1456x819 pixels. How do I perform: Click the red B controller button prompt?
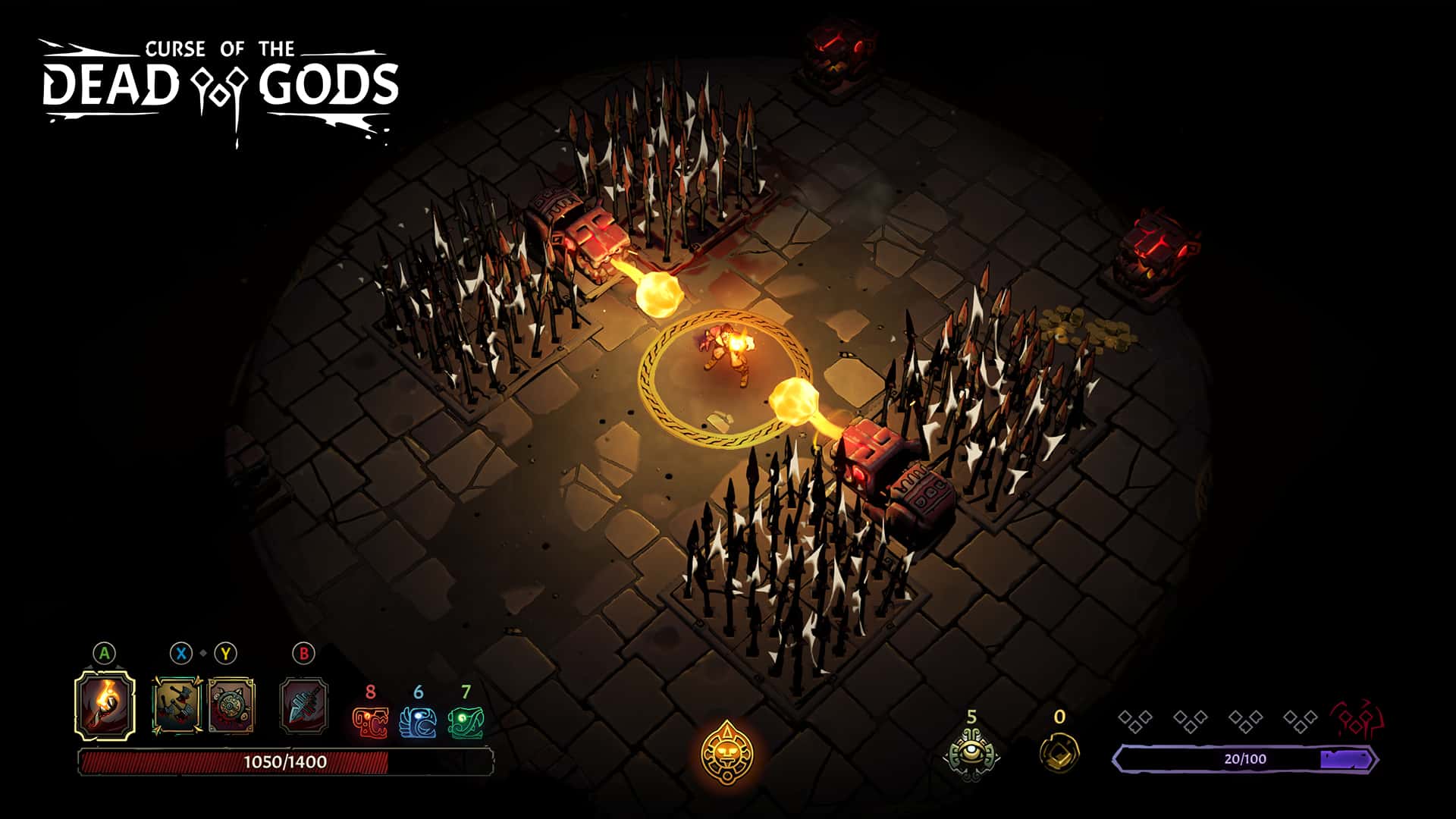(303, 654)
